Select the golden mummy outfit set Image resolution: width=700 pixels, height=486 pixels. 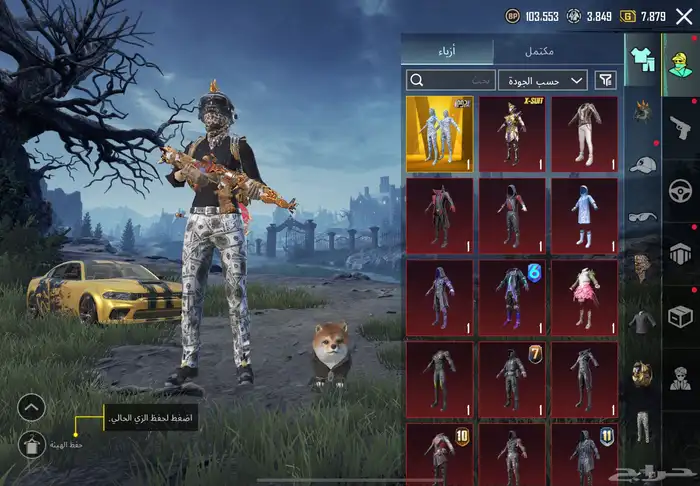[440, 134]
